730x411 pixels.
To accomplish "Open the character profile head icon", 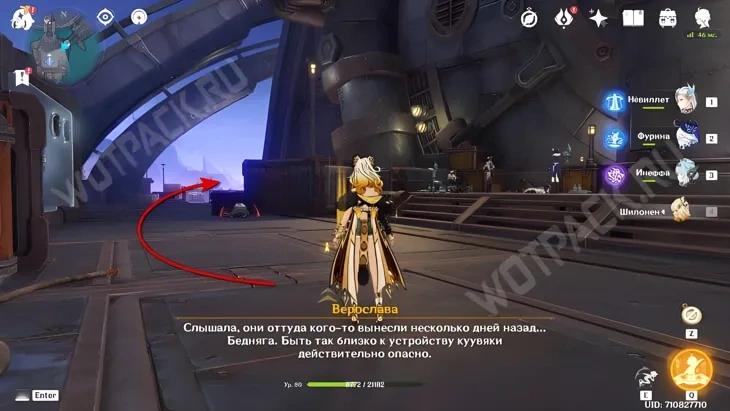I will click(x=703, y=18).
